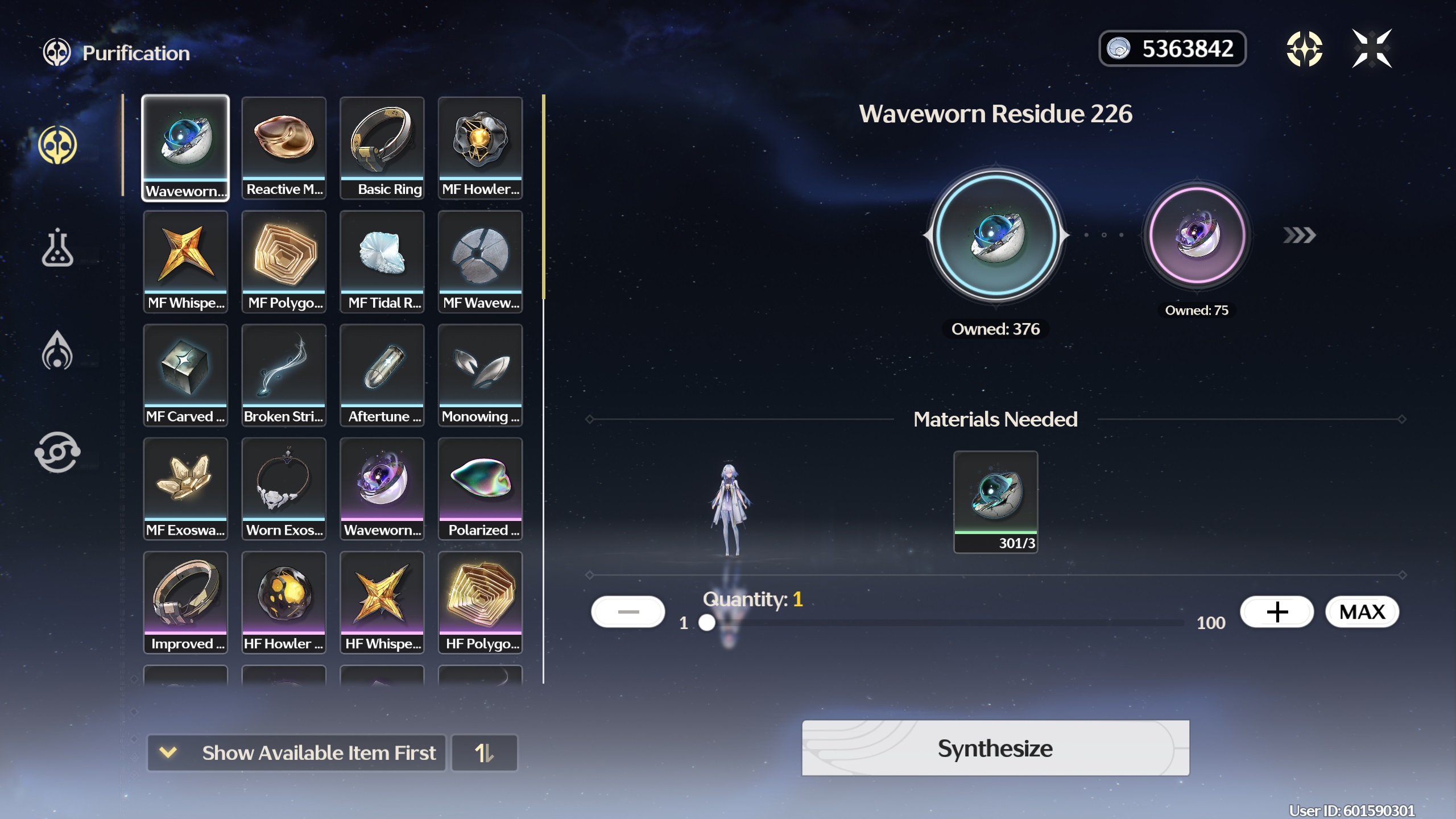Toggle the sort order button
This screenshot has width=1456, height=819.
pos(484,753)
